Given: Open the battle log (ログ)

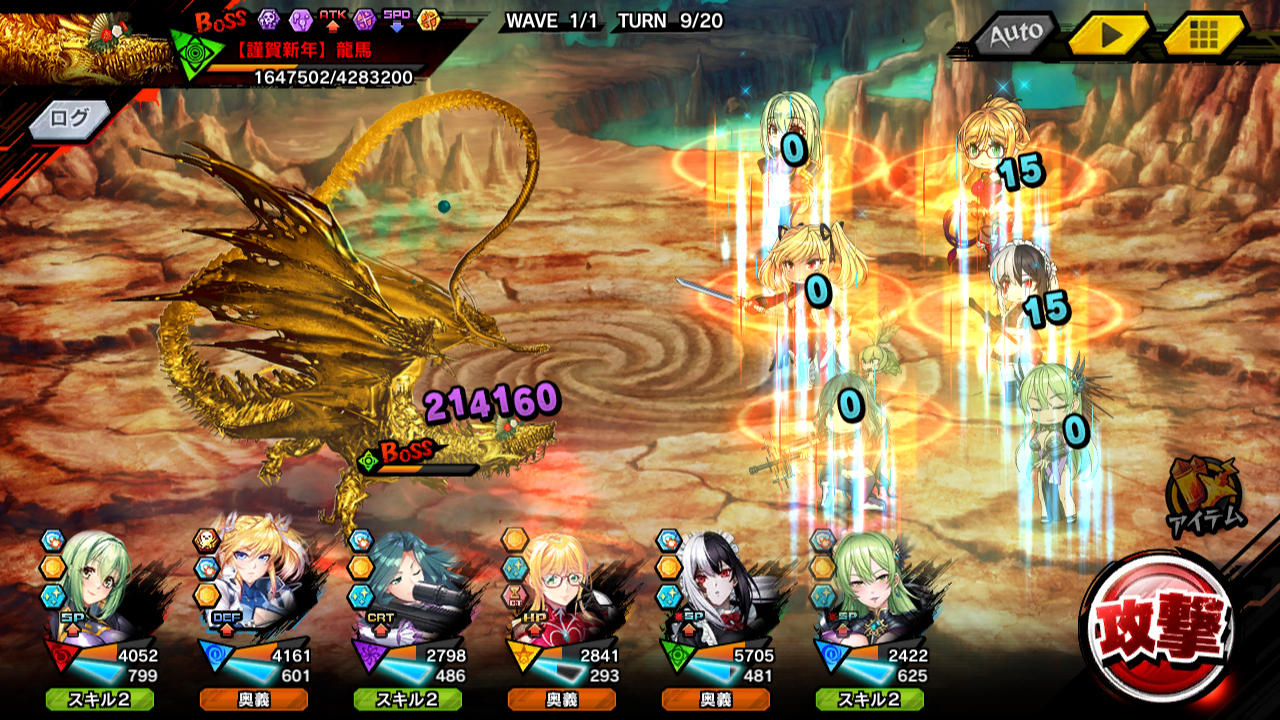Looking at the screenshot, I should pyautogui.click(x=70, y=118).
